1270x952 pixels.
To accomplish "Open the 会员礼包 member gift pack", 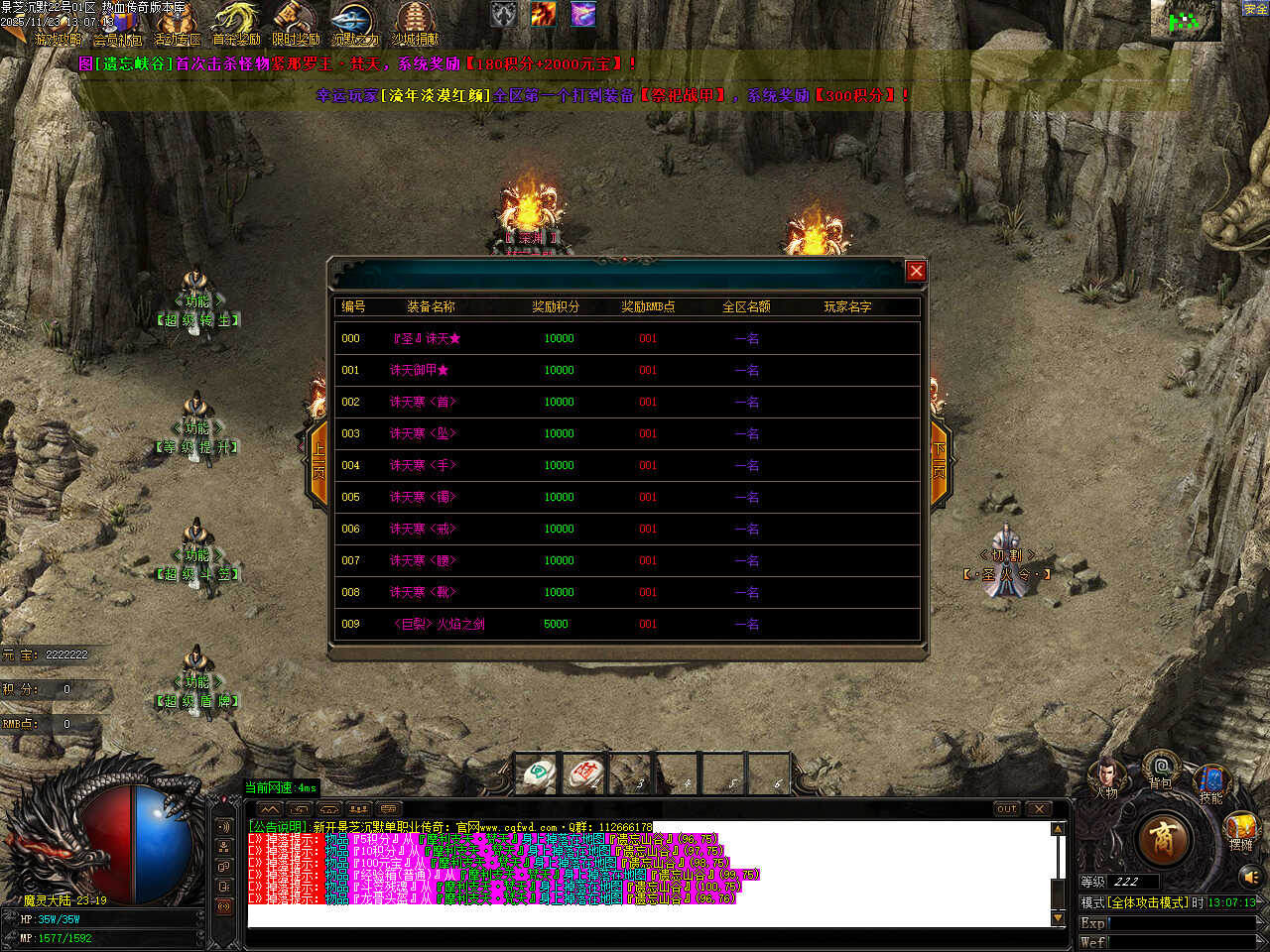I will click(118, 24).
